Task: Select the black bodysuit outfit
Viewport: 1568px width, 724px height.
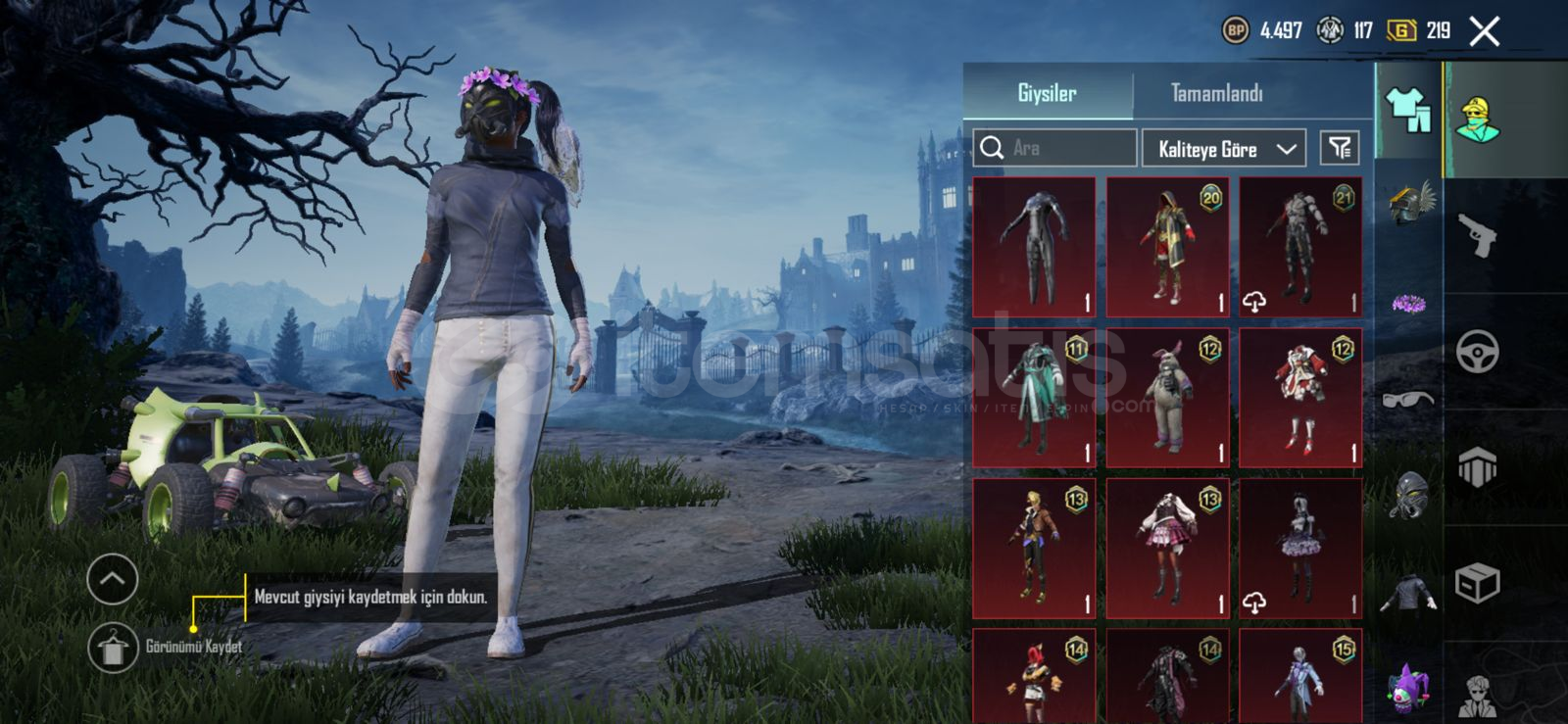Action: tap(1034, 247)
